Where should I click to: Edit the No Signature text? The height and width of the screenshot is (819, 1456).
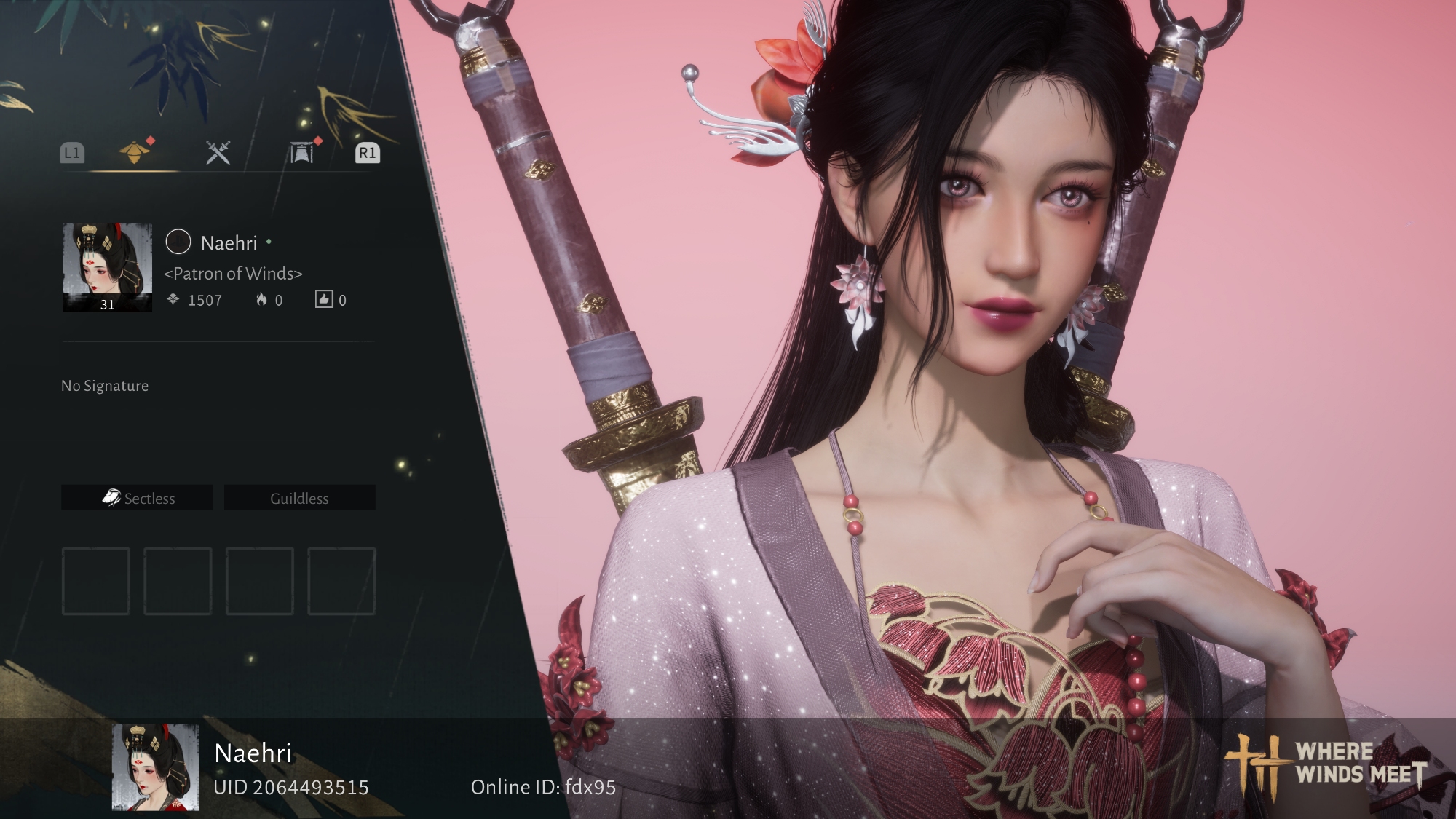[105, 386]
